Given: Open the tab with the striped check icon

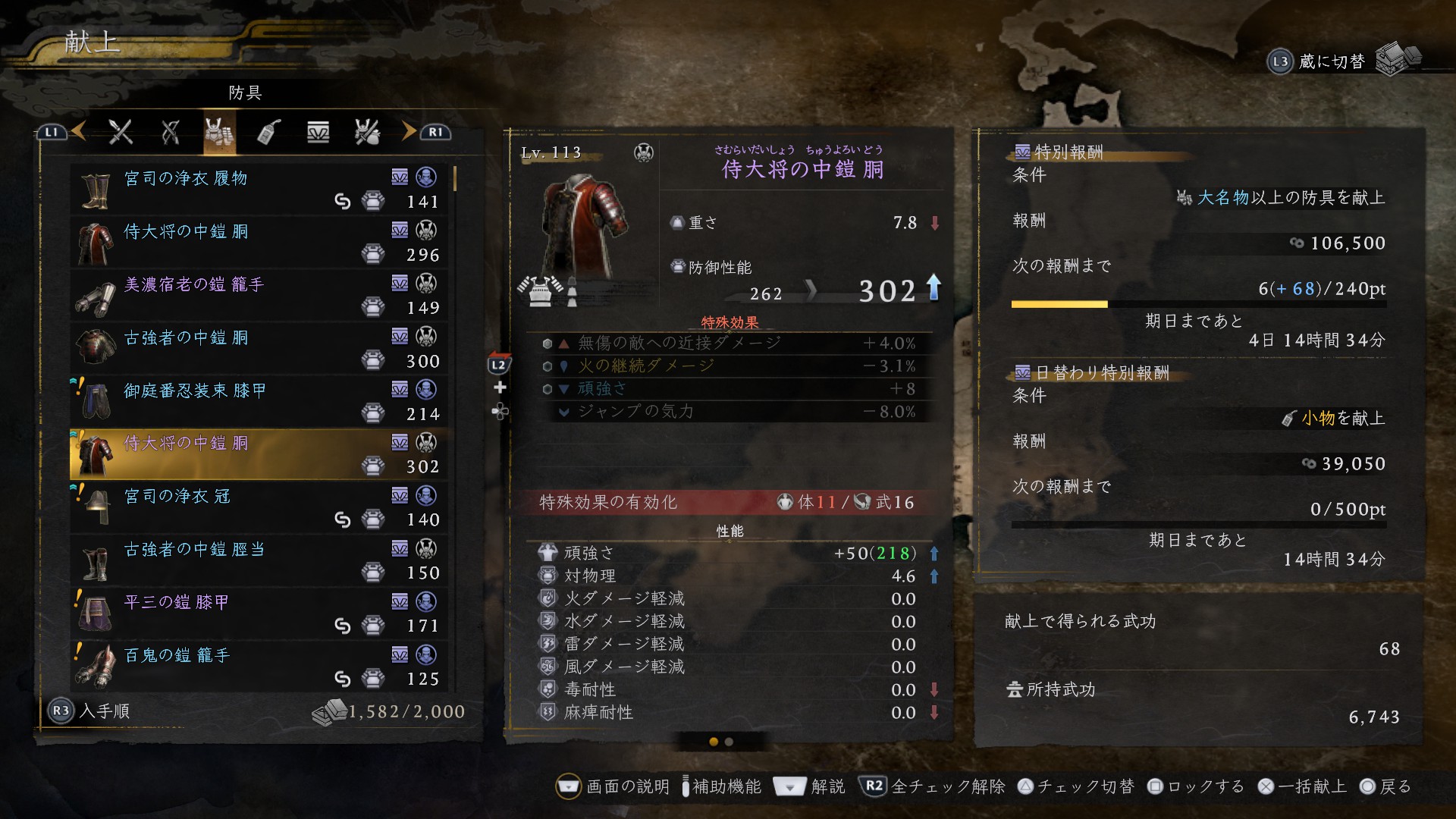Looking at the screenshot, I should tap(318, 133).
